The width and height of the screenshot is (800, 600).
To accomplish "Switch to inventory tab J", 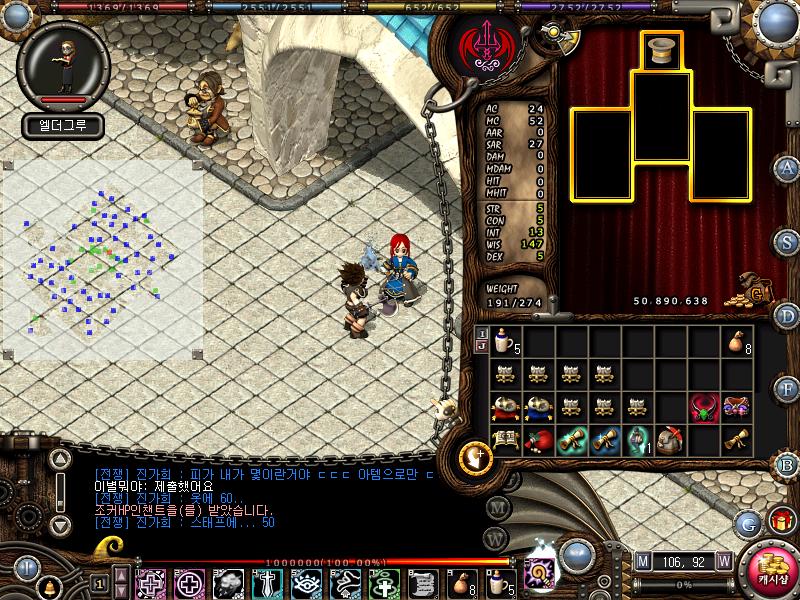I will point(482,346).
